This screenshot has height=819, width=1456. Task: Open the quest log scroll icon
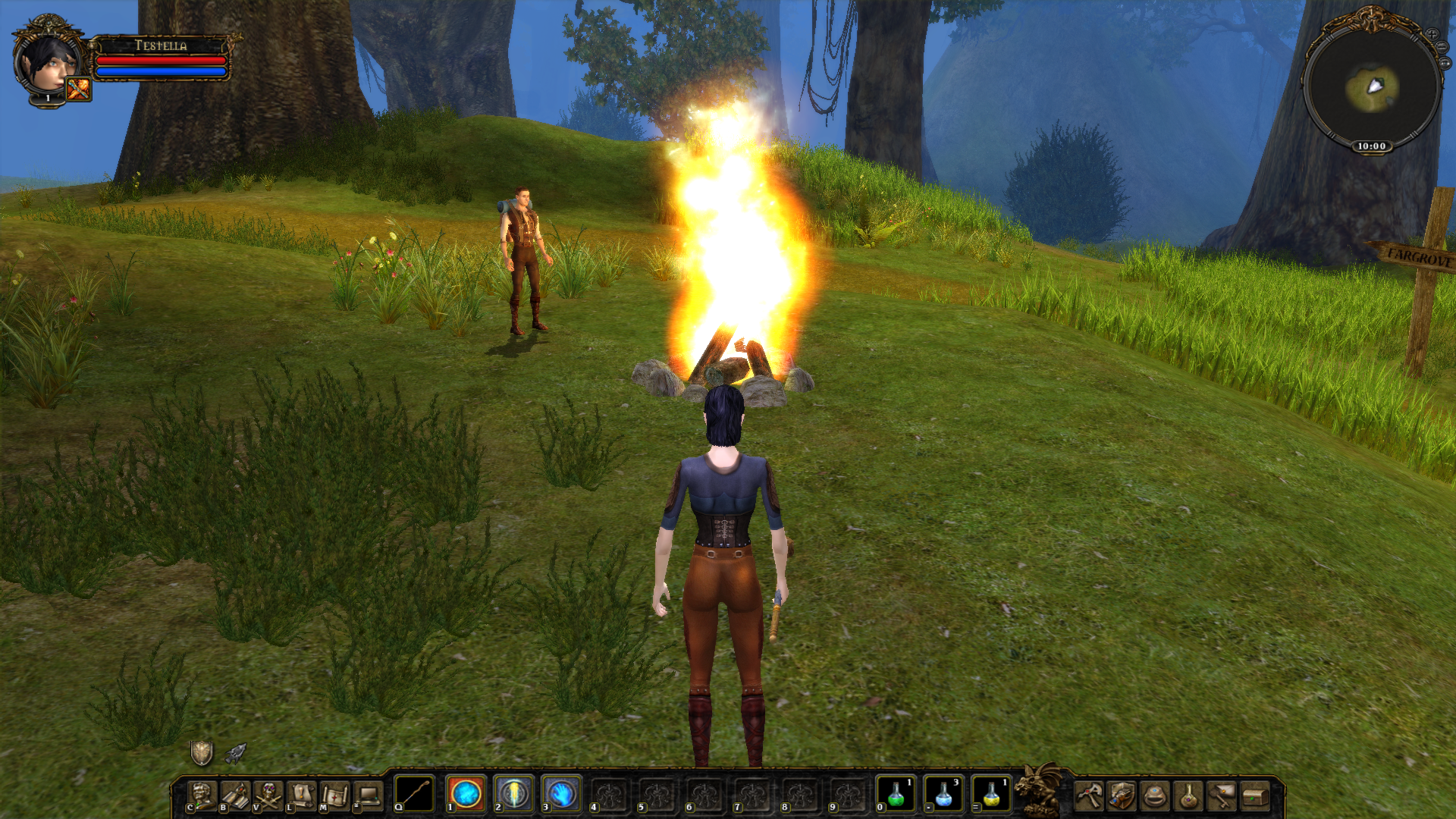[302, 795]
